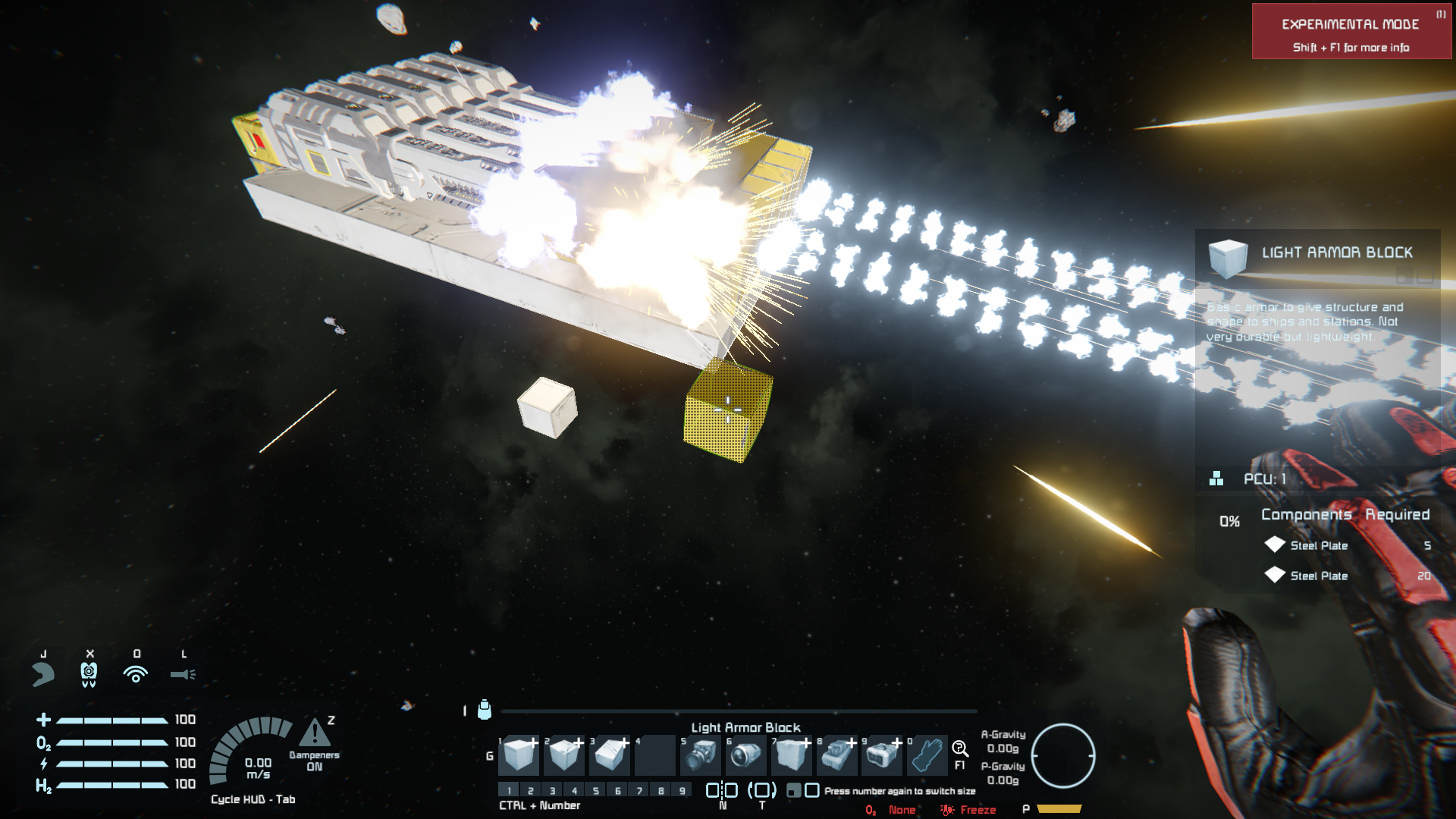This screenshot has width=1456, height=819.
Task: Open inventory via the backpack icon
Action: coord(485,710)
